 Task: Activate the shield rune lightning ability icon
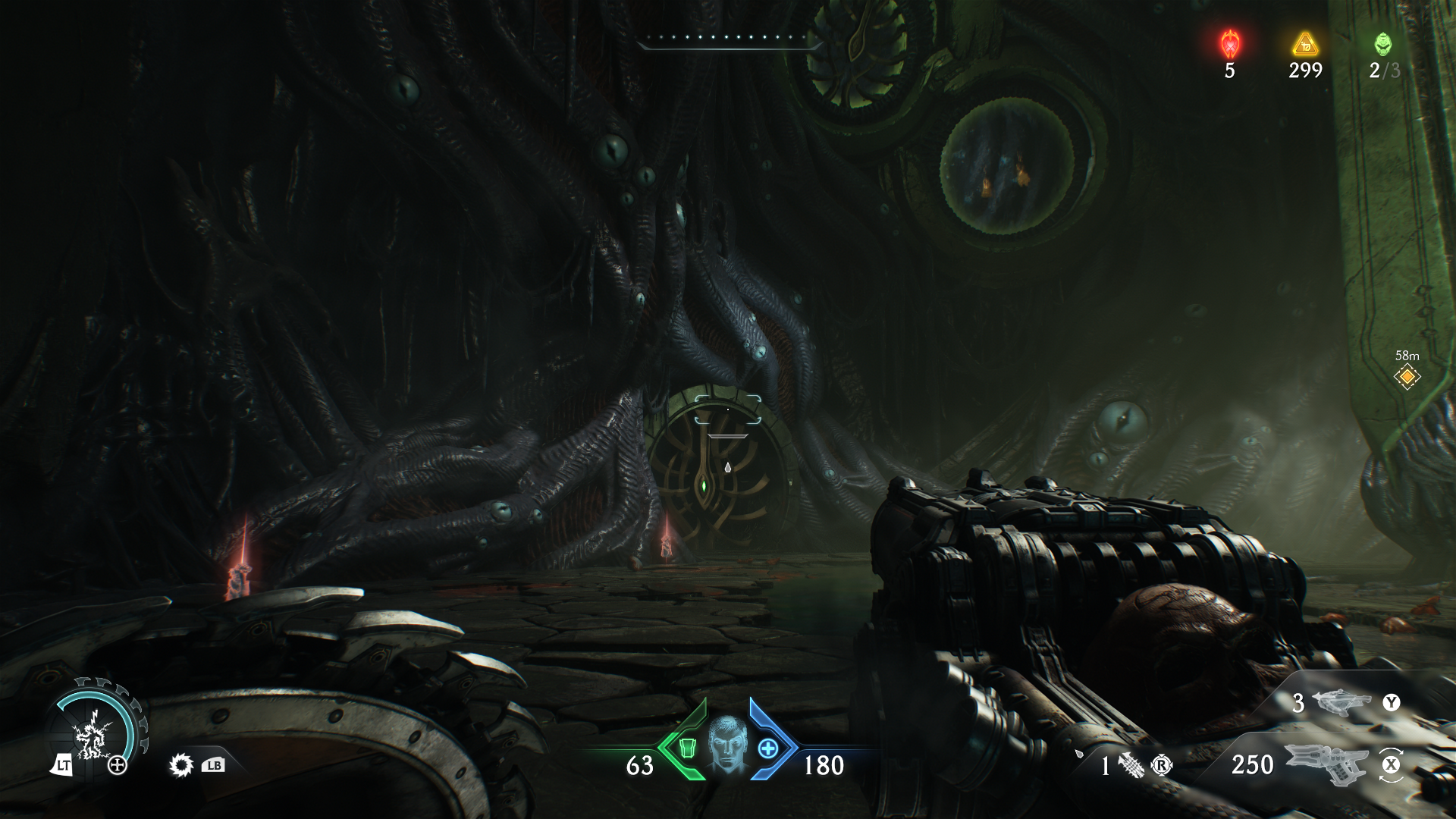pos(94,733)
